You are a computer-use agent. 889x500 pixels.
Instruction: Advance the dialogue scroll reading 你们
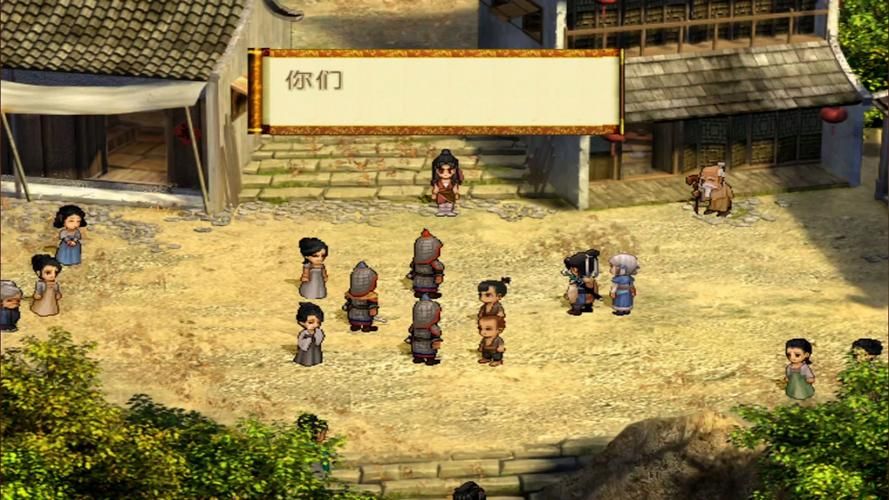click(436, 91)
